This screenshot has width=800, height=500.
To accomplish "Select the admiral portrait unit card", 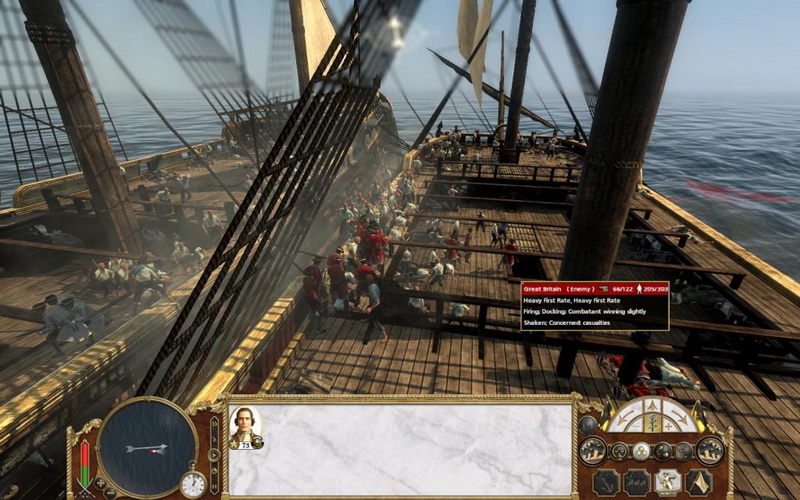I will pyautogui.click(x=244, y=425).
